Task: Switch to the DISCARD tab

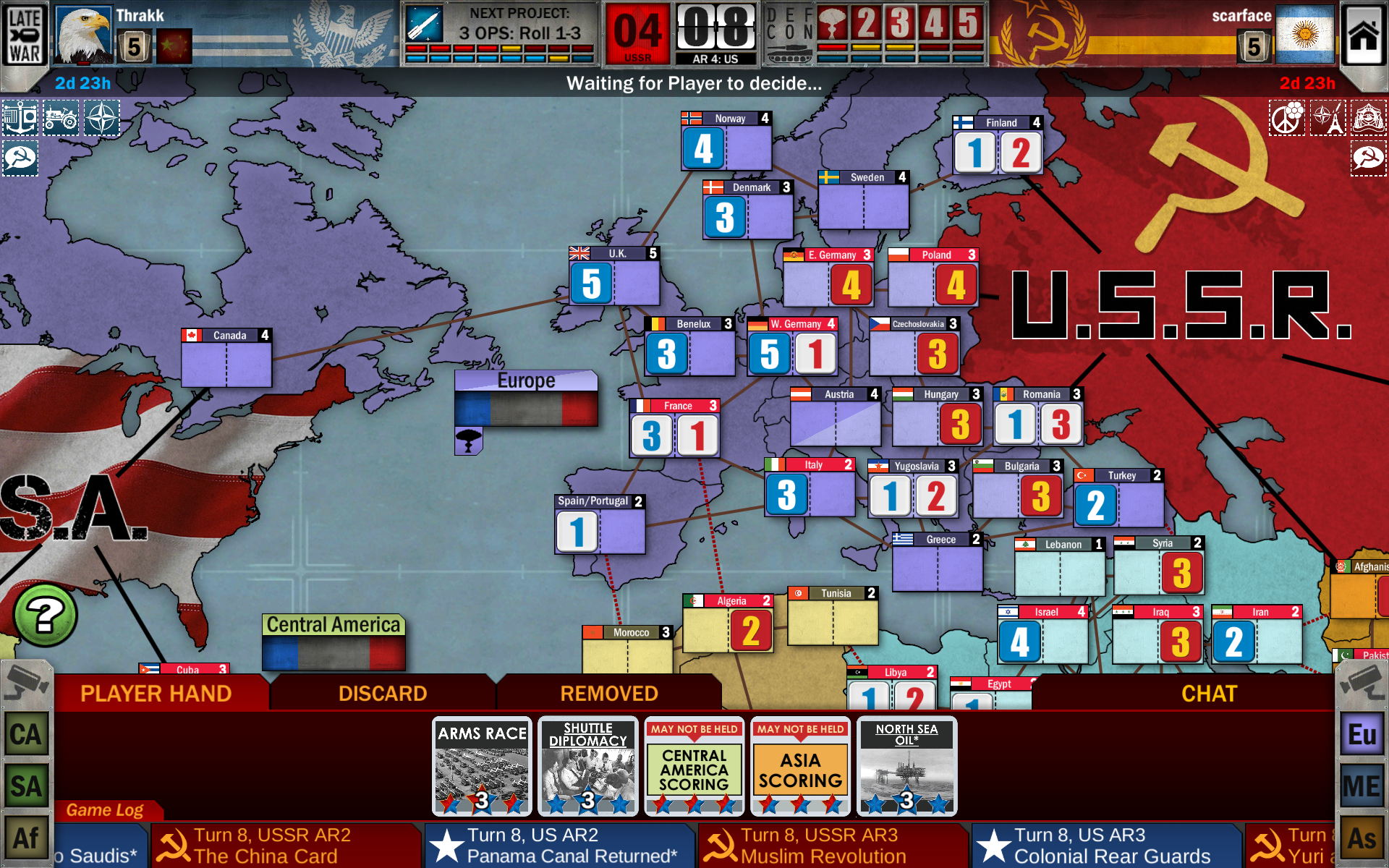Action: pyautogui.click(x=383, y=693)
